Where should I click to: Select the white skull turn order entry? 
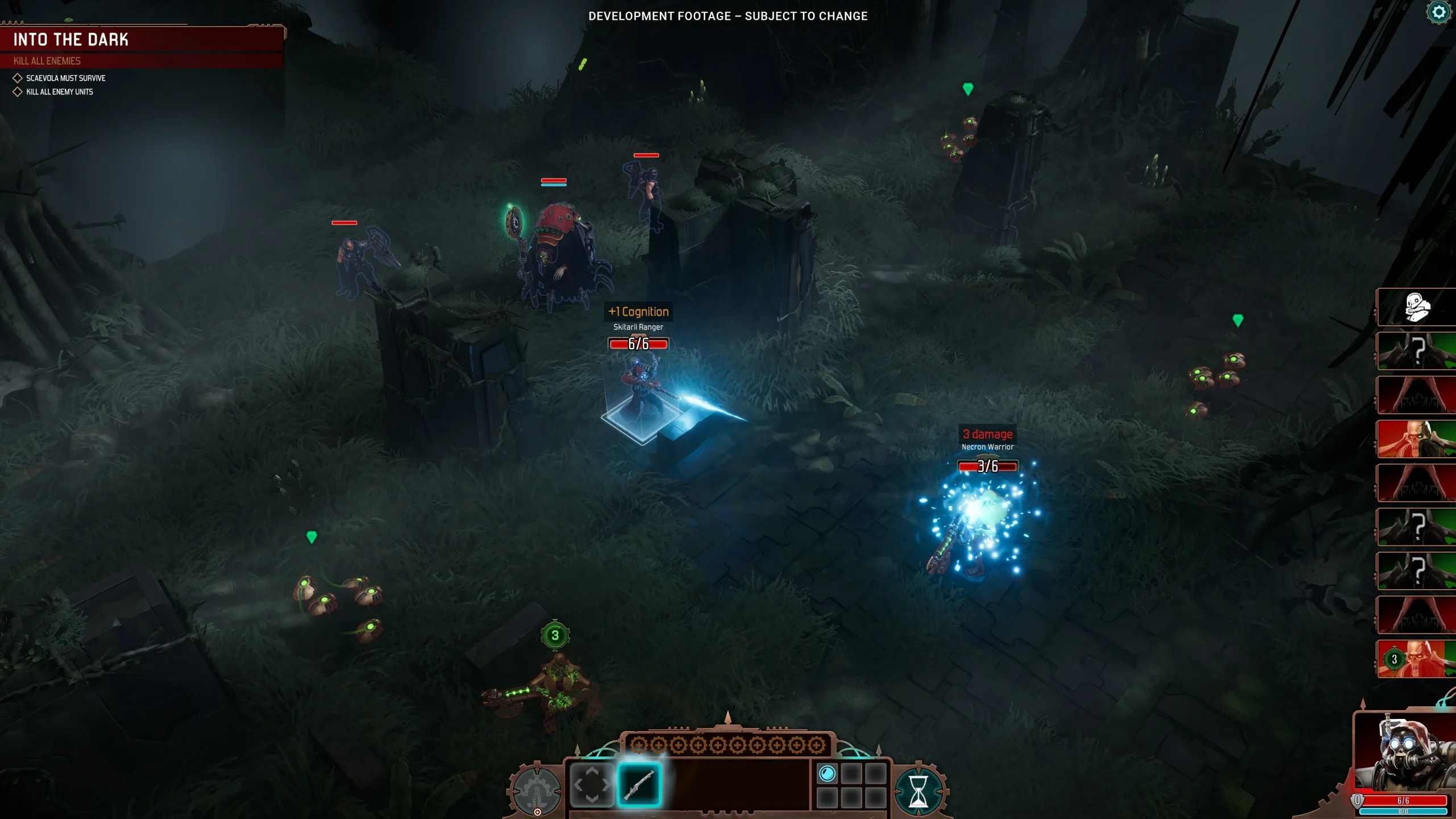pyautogui.click(x=1416, y=307)
